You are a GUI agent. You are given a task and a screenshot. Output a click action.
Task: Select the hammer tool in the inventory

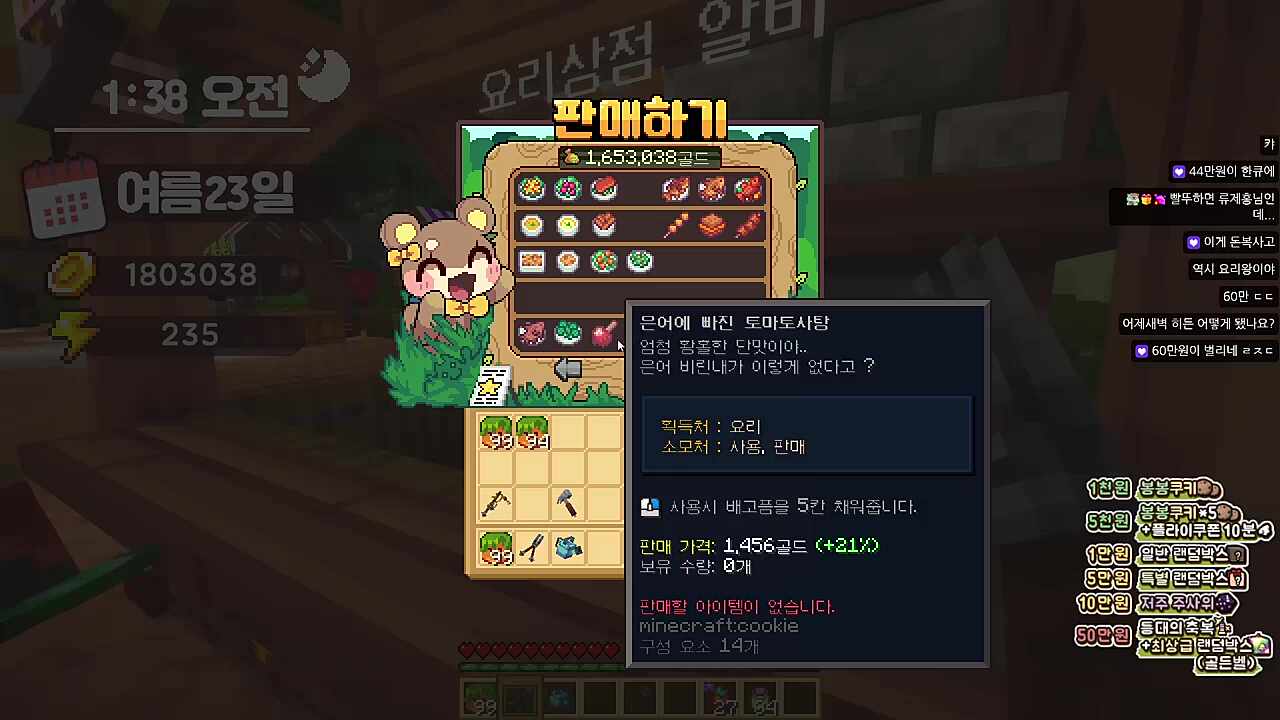(x=567, y=503)
